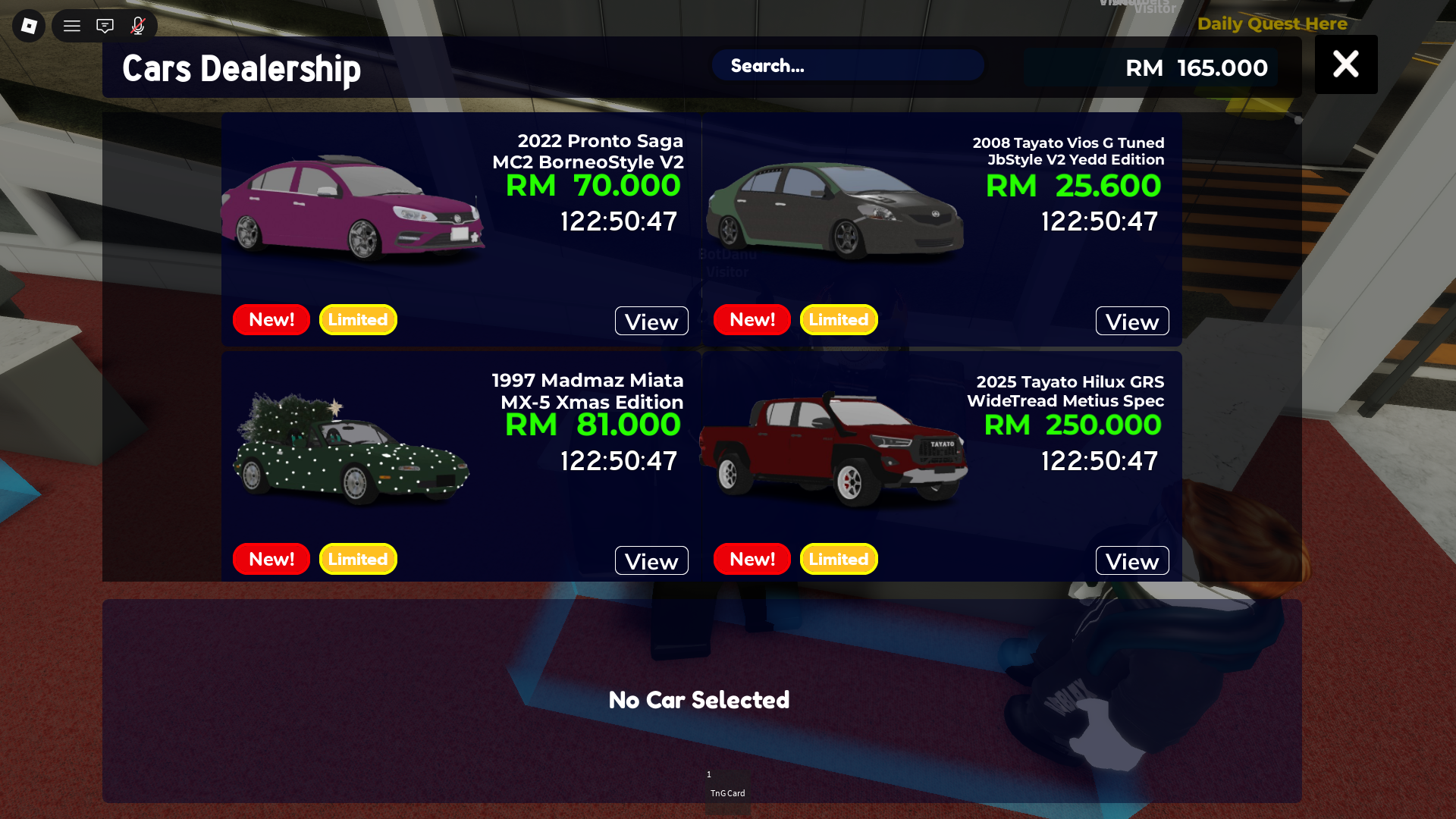Click the New! badge on Pronto Saga
This screenshot has height=819, width=1456.
(x=271, y=319)
